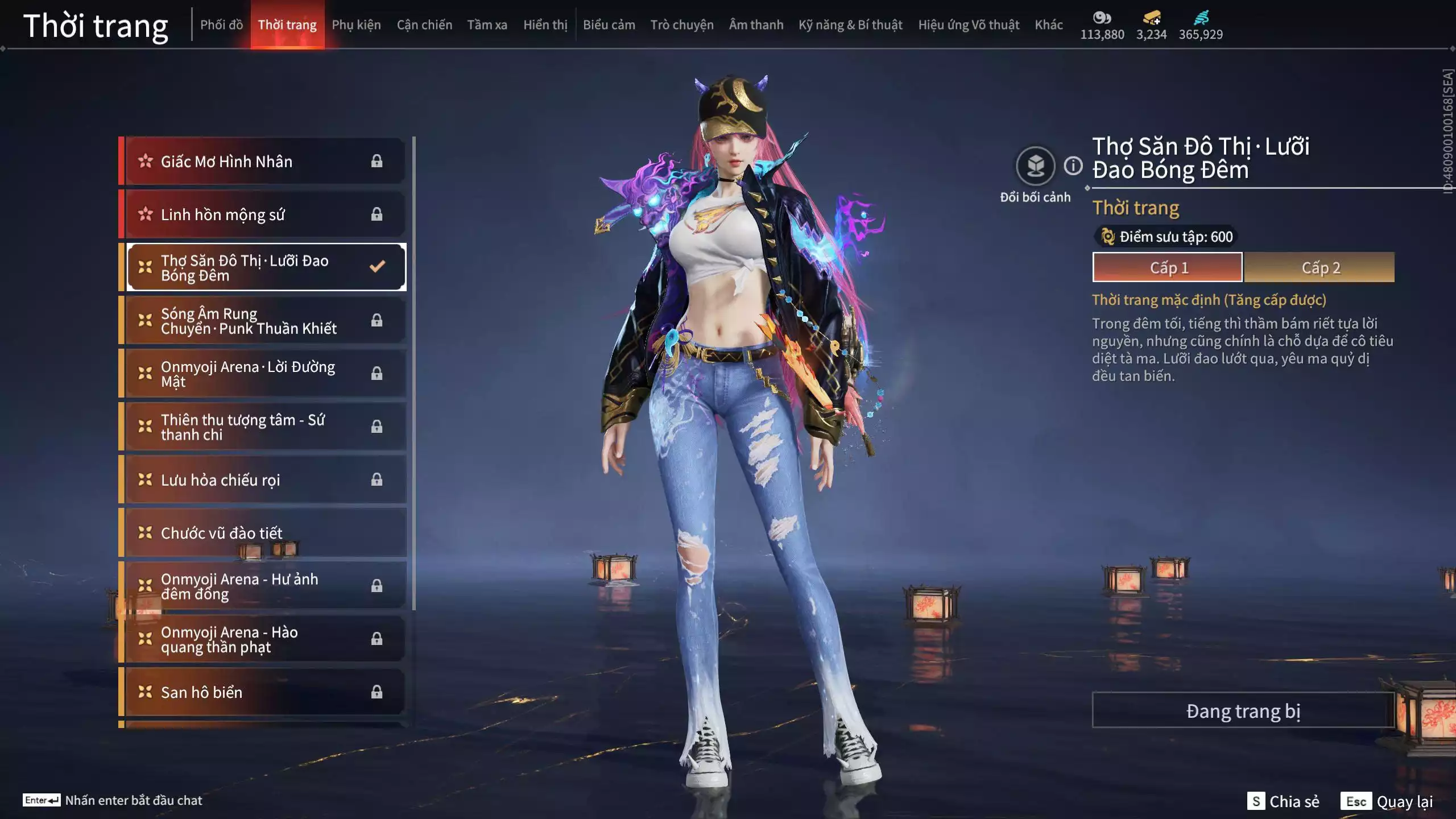Image resolution: width=1456 pixels, height=819 pixels.
Task: Share outfit with Chia sẻ
Action: click(1284, 801)
